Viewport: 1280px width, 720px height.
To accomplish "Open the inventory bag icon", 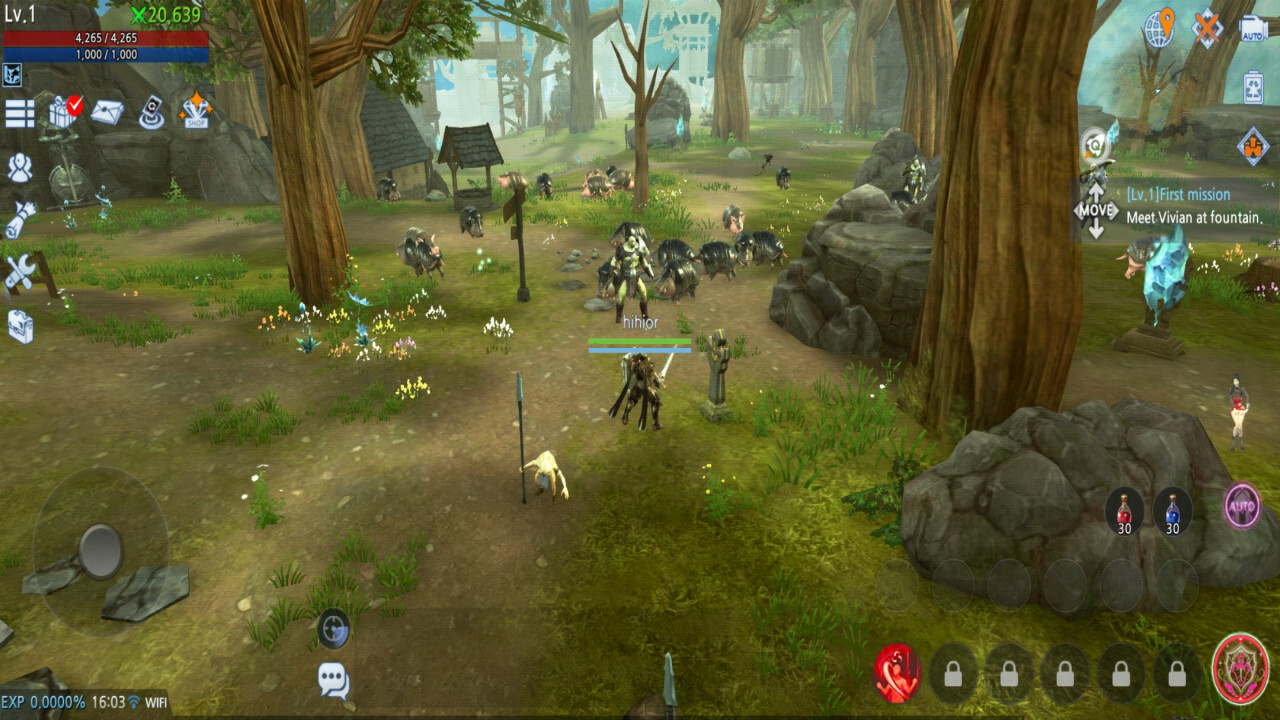I will 21,322.
